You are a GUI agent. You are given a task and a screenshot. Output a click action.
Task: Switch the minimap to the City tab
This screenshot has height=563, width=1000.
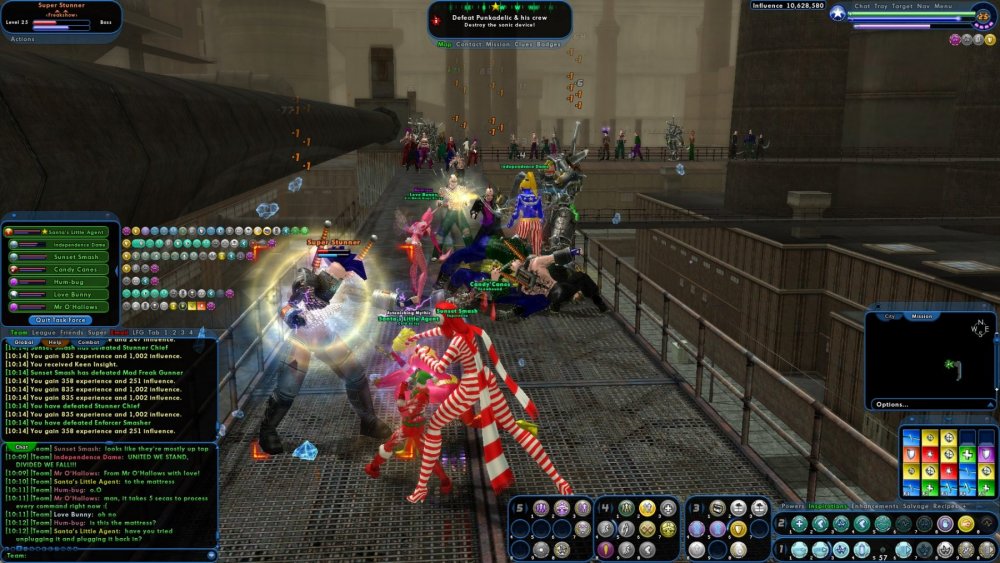pyautogui.click(x=888, y=316)
